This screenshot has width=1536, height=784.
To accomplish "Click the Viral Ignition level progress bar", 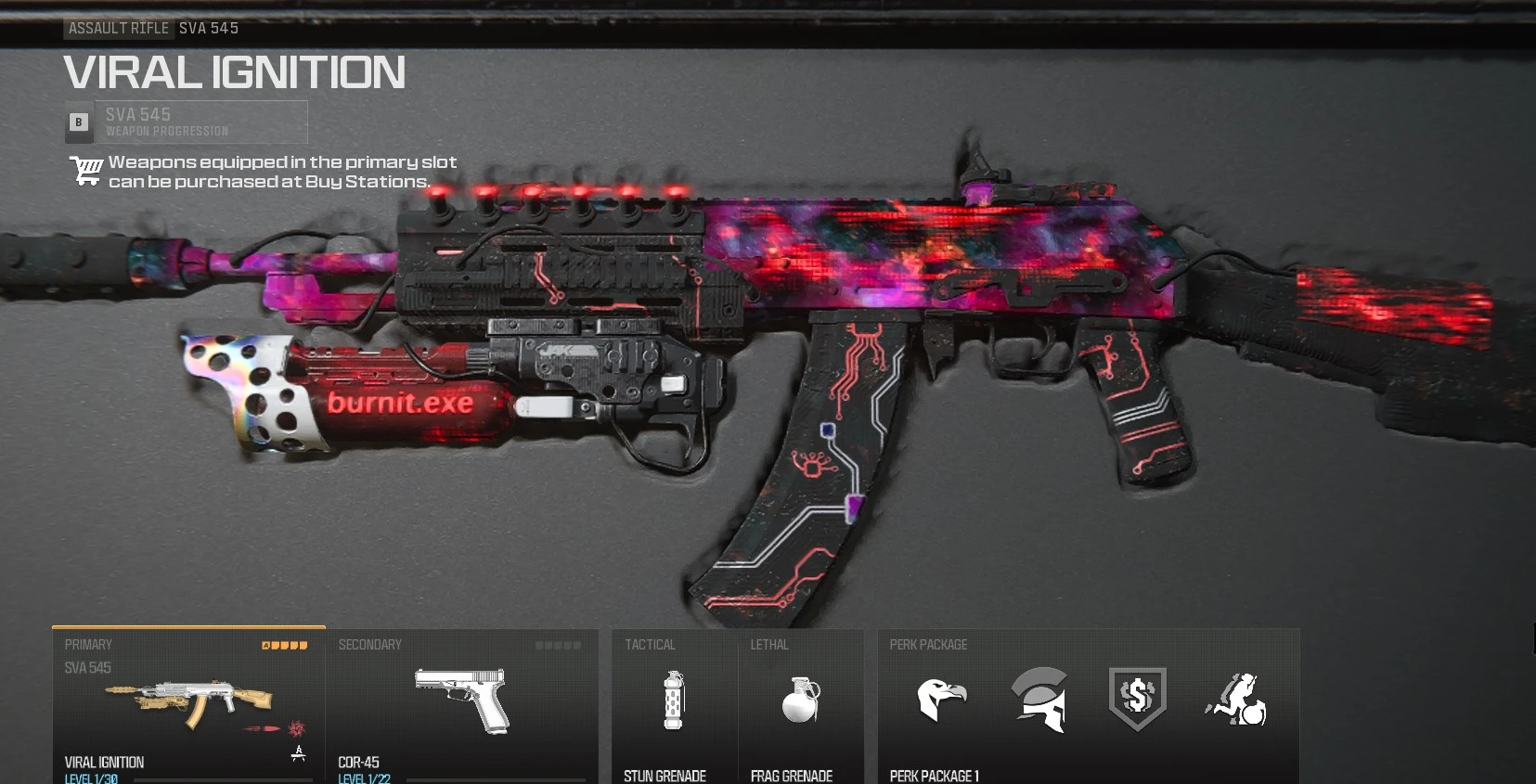I will point(223,781).
